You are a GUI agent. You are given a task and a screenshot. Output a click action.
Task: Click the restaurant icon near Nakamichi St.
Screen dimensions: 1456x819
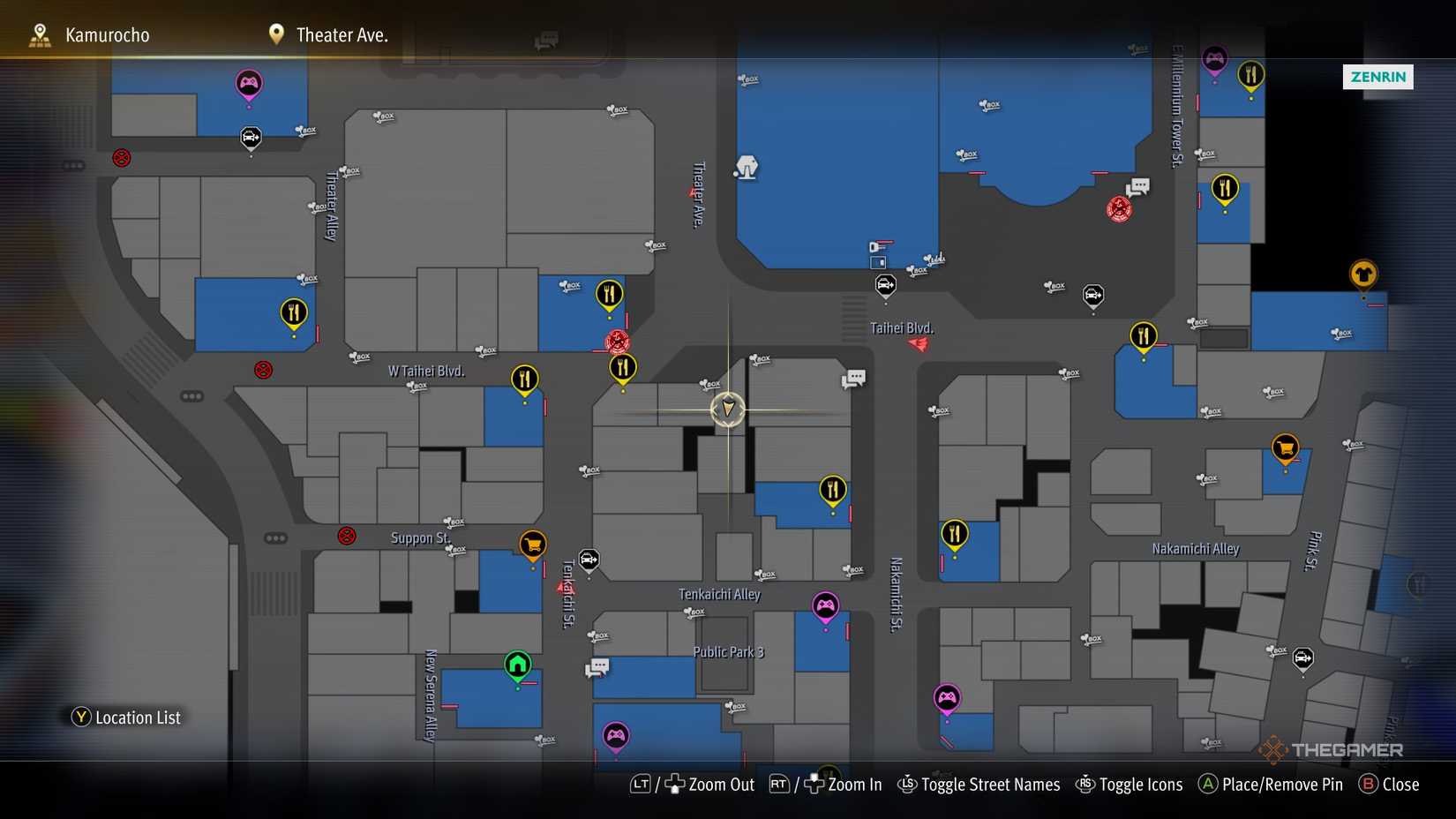(954, 533)
